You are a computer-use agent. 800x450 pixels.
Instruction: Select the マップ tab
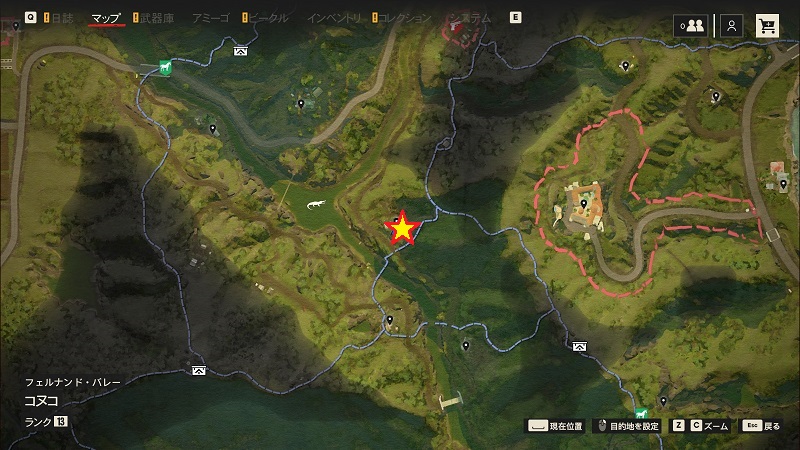tap(105, 18)
